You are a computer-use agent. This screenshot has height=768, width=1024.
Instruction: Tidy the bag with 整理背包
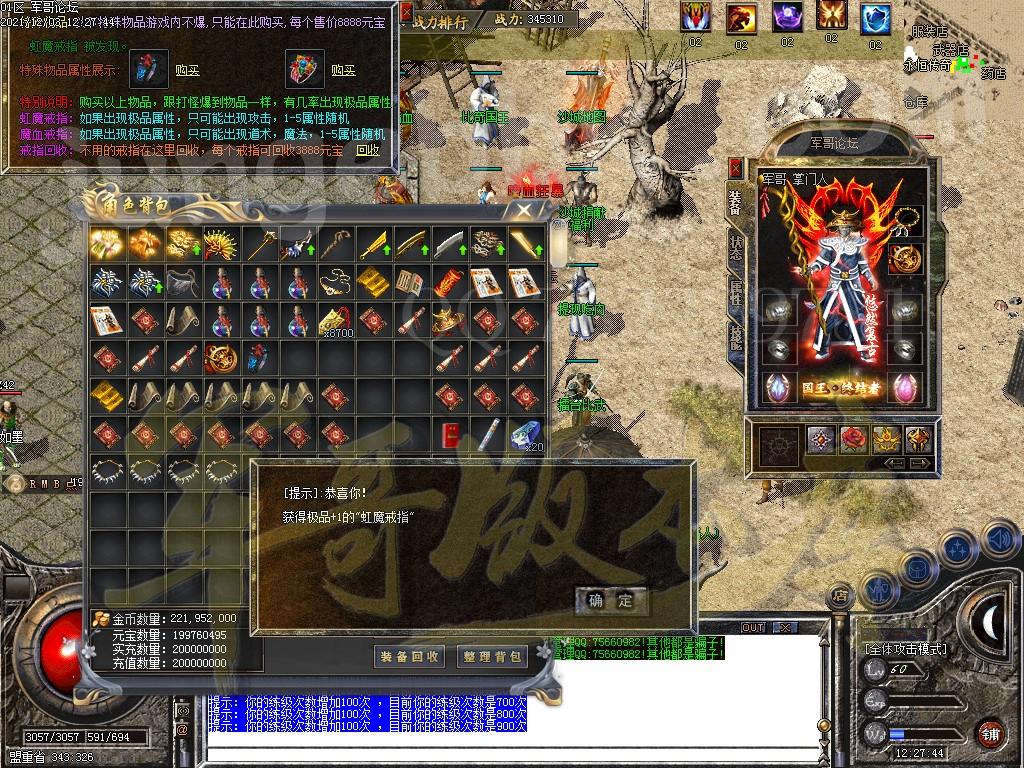coord(492,656)
